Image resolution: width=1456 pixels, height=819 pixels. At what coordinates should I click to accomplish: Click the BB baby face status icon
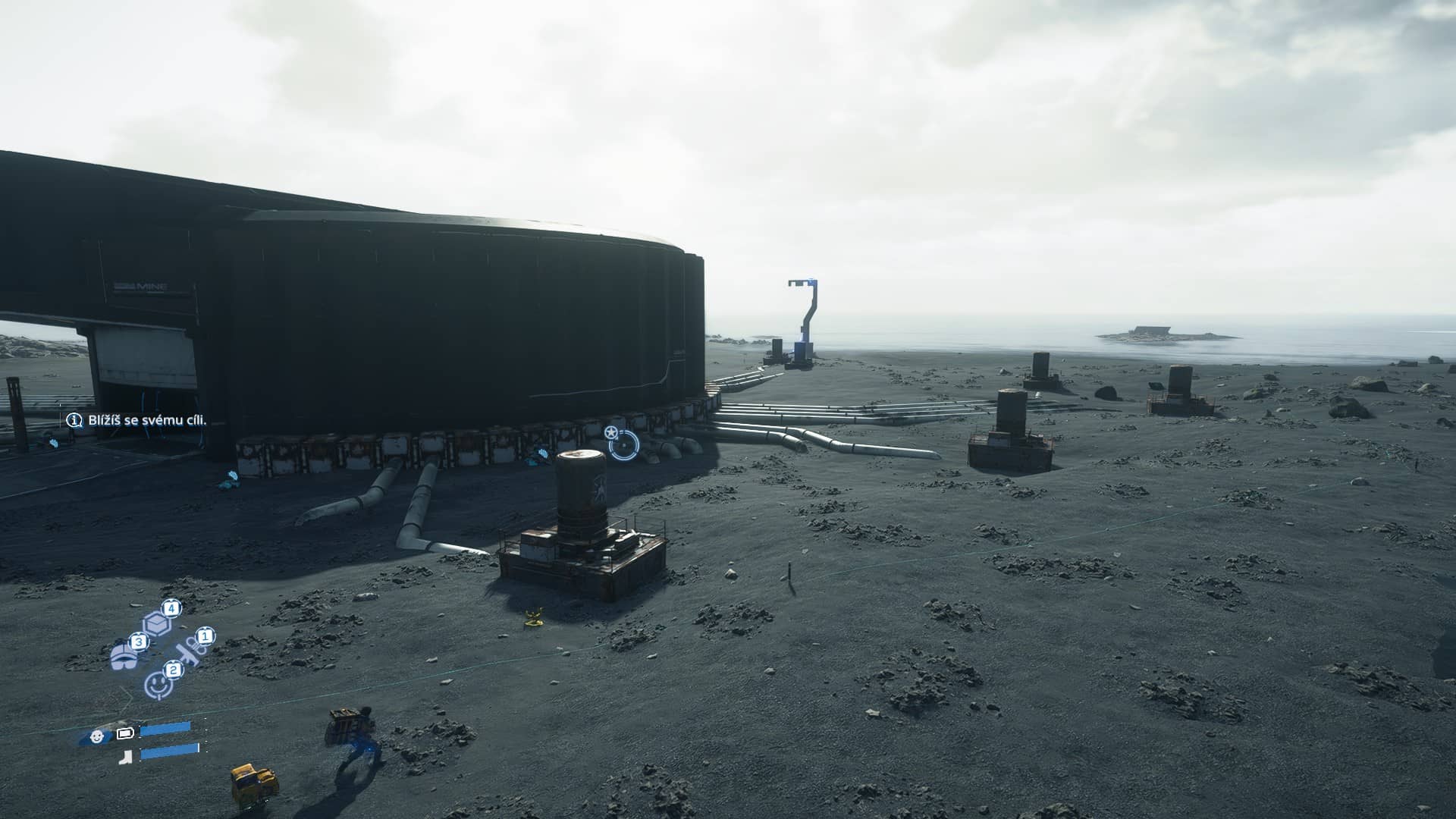coord(97,736)
